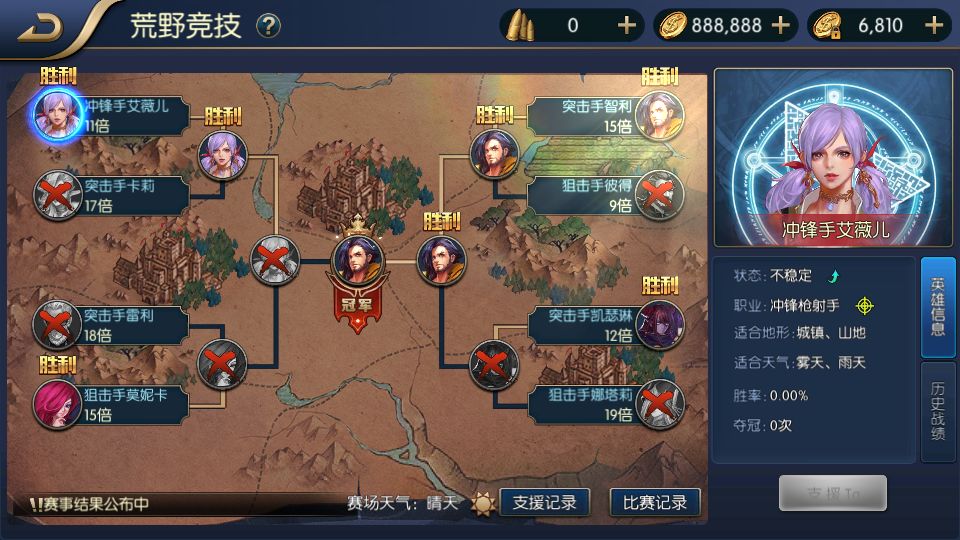
Task: Select contestant 突击手凯瑟琳 in the bracket
Action: point(656,324)
